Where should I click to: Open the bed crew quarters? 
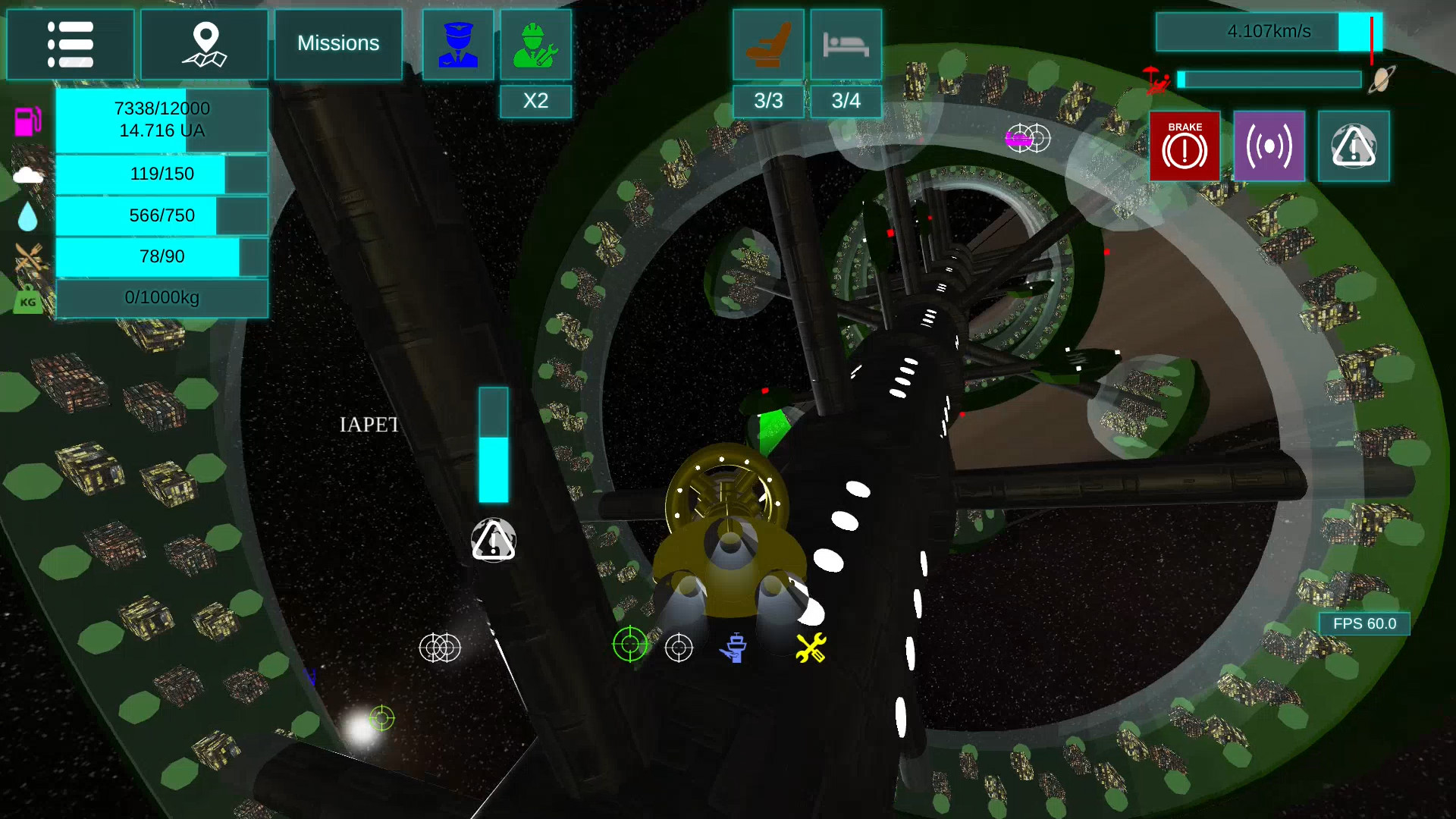846,45
